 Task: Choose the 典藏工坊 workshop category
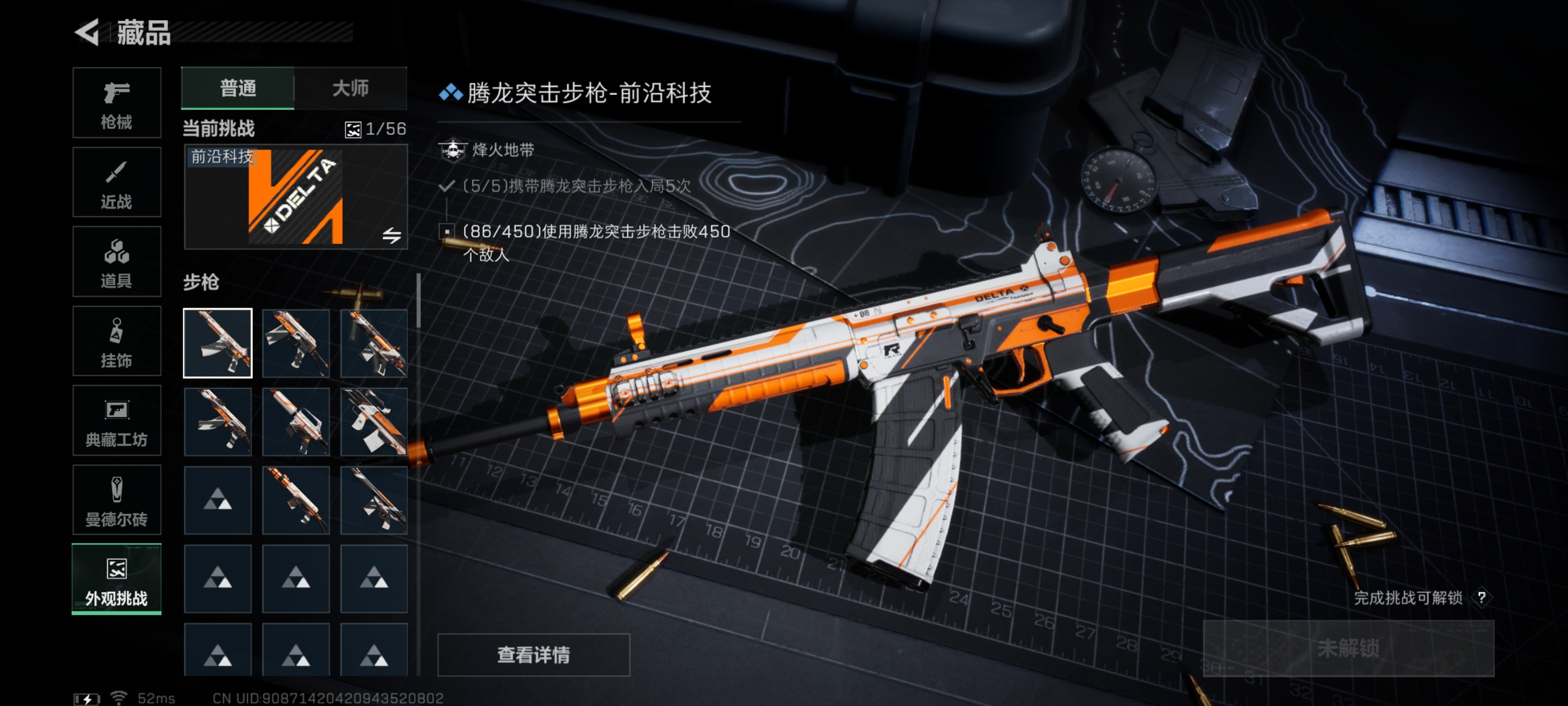116,420
